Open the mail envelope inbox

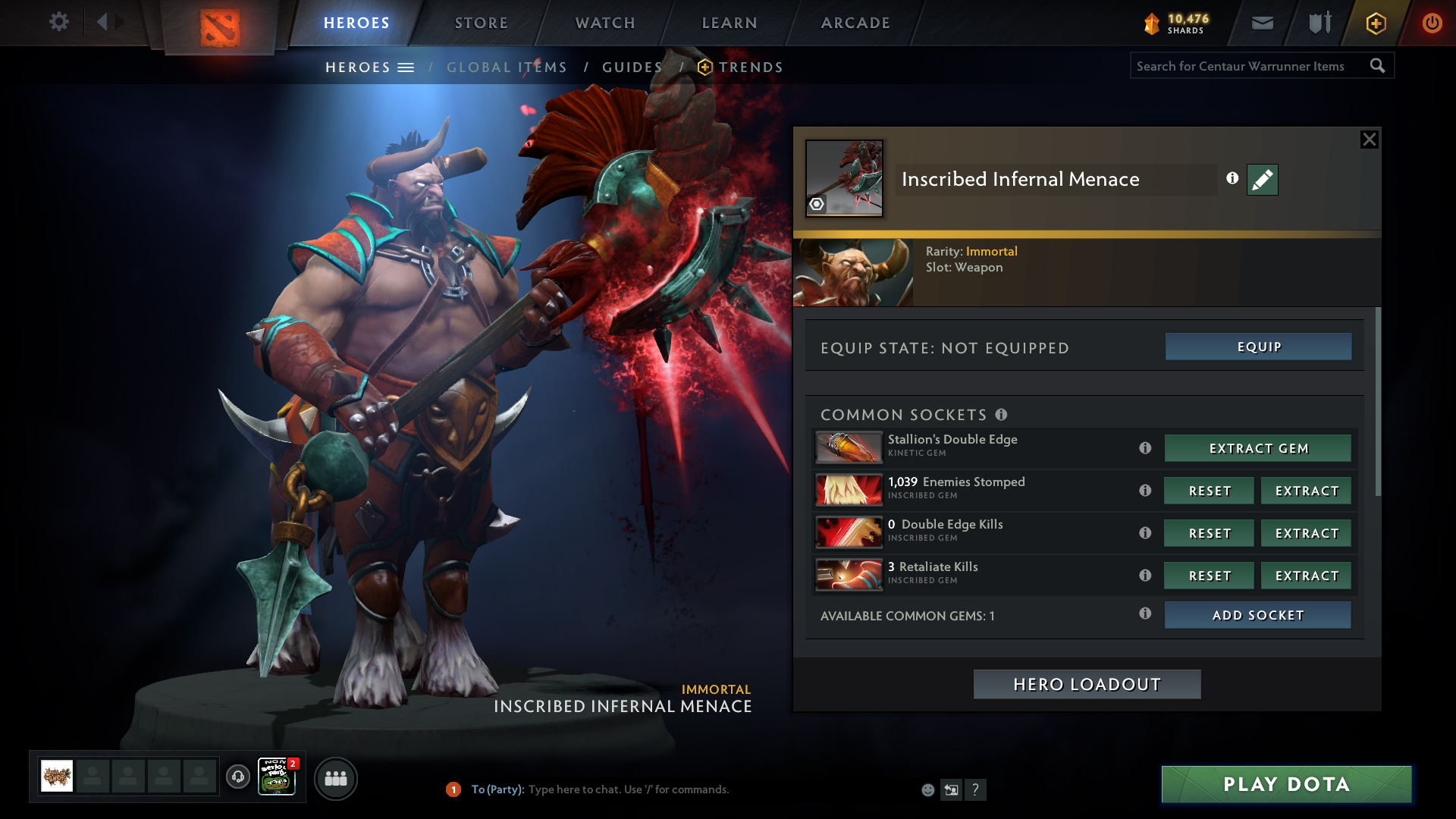click(x=1262, y=23)
